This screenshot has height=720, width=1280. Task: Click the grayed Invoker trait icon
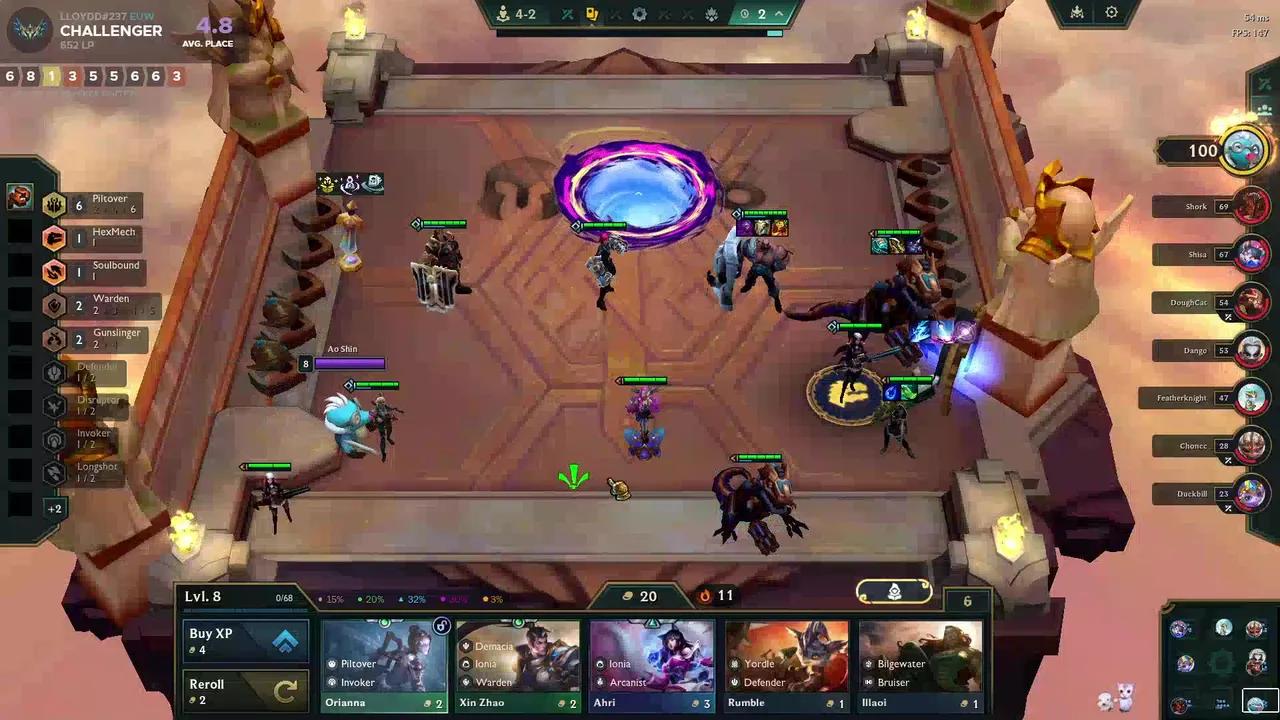click(56, 437)
